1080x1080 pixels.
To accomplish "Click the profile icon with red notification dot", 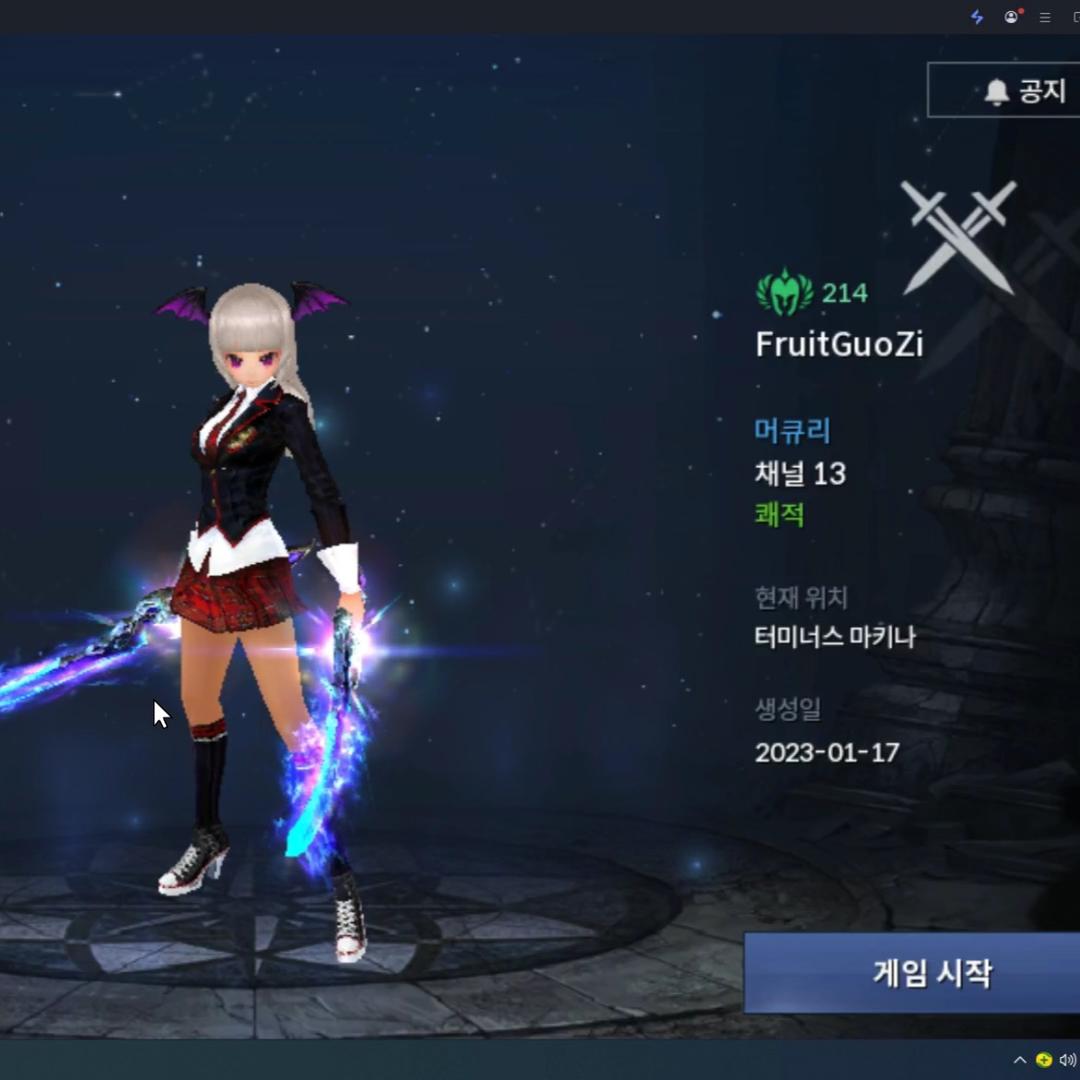I will coord(1012,17).
